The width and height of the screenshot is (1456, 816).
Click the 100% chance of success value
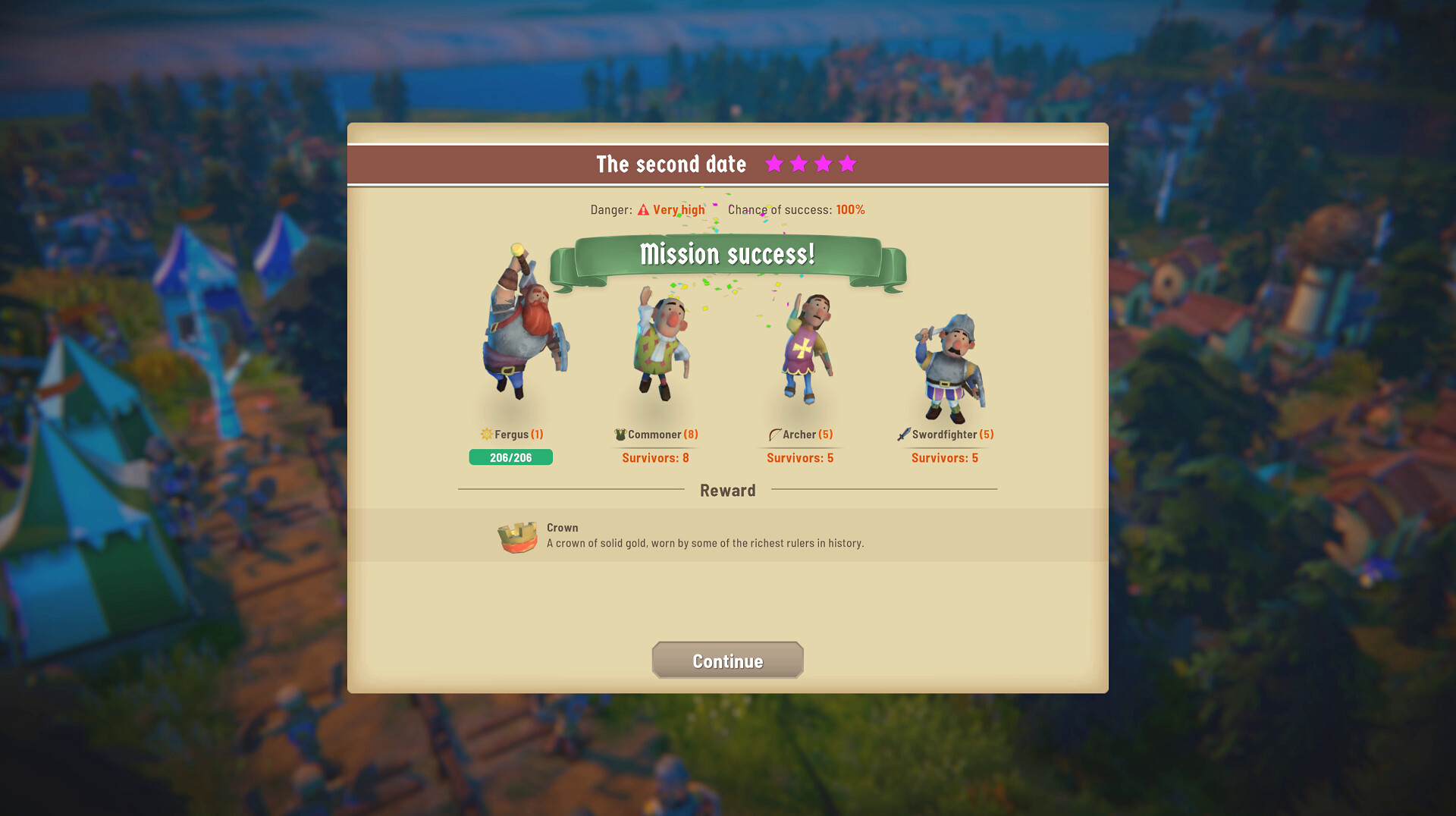pos(849,210)
